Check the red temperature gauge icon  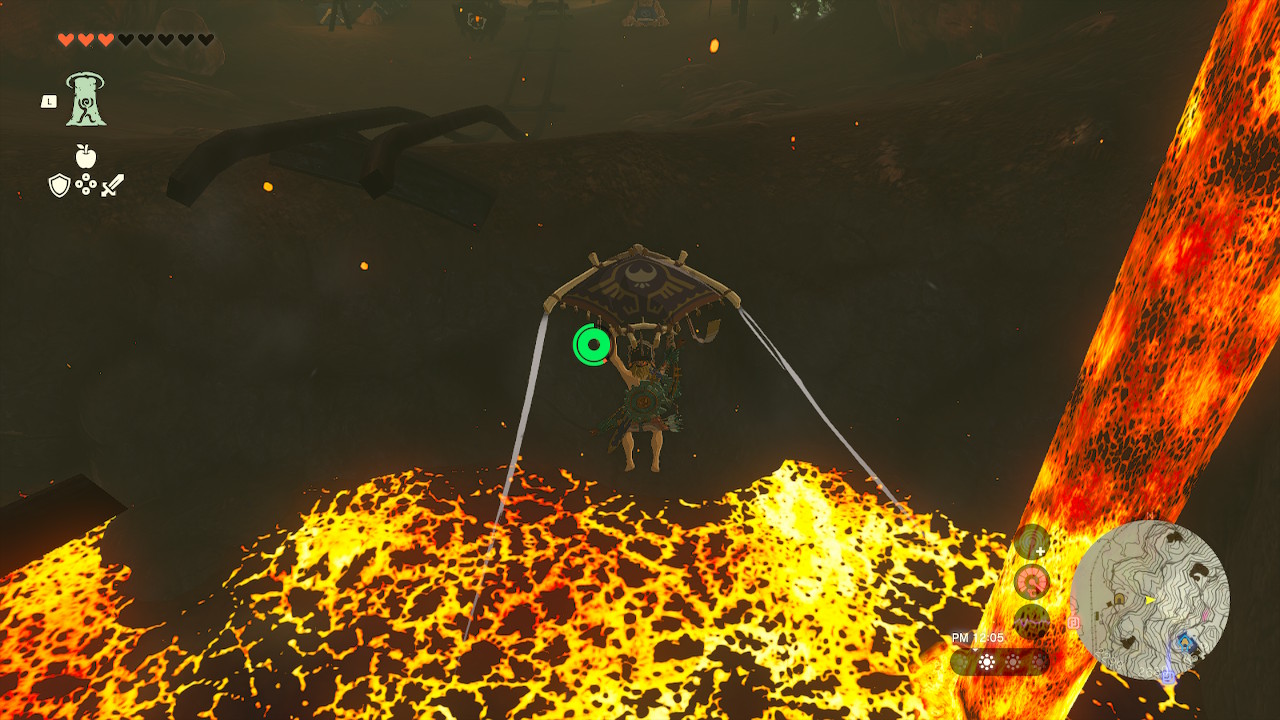tap(1032, 581)
